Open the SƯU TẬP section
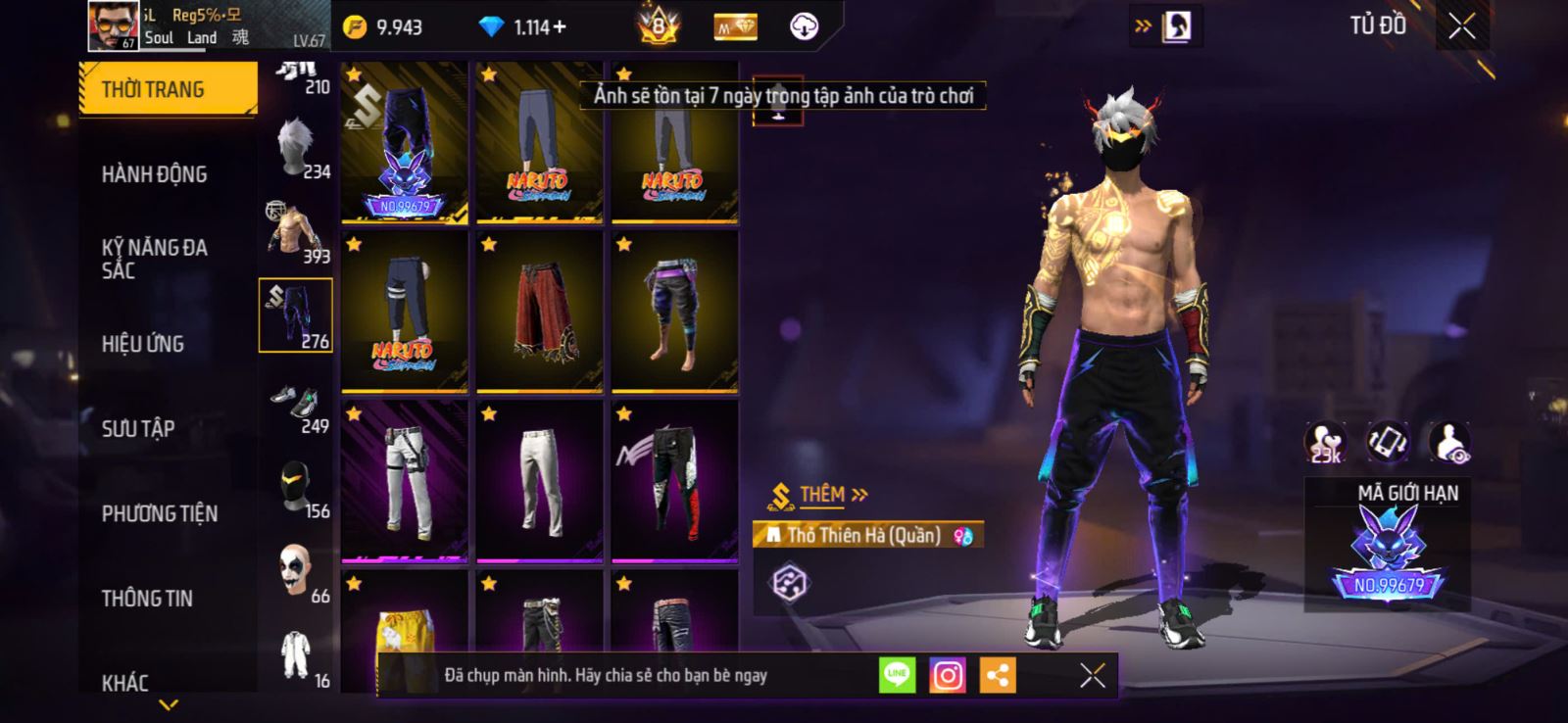 pyautogui.click(x=138, y=428)
